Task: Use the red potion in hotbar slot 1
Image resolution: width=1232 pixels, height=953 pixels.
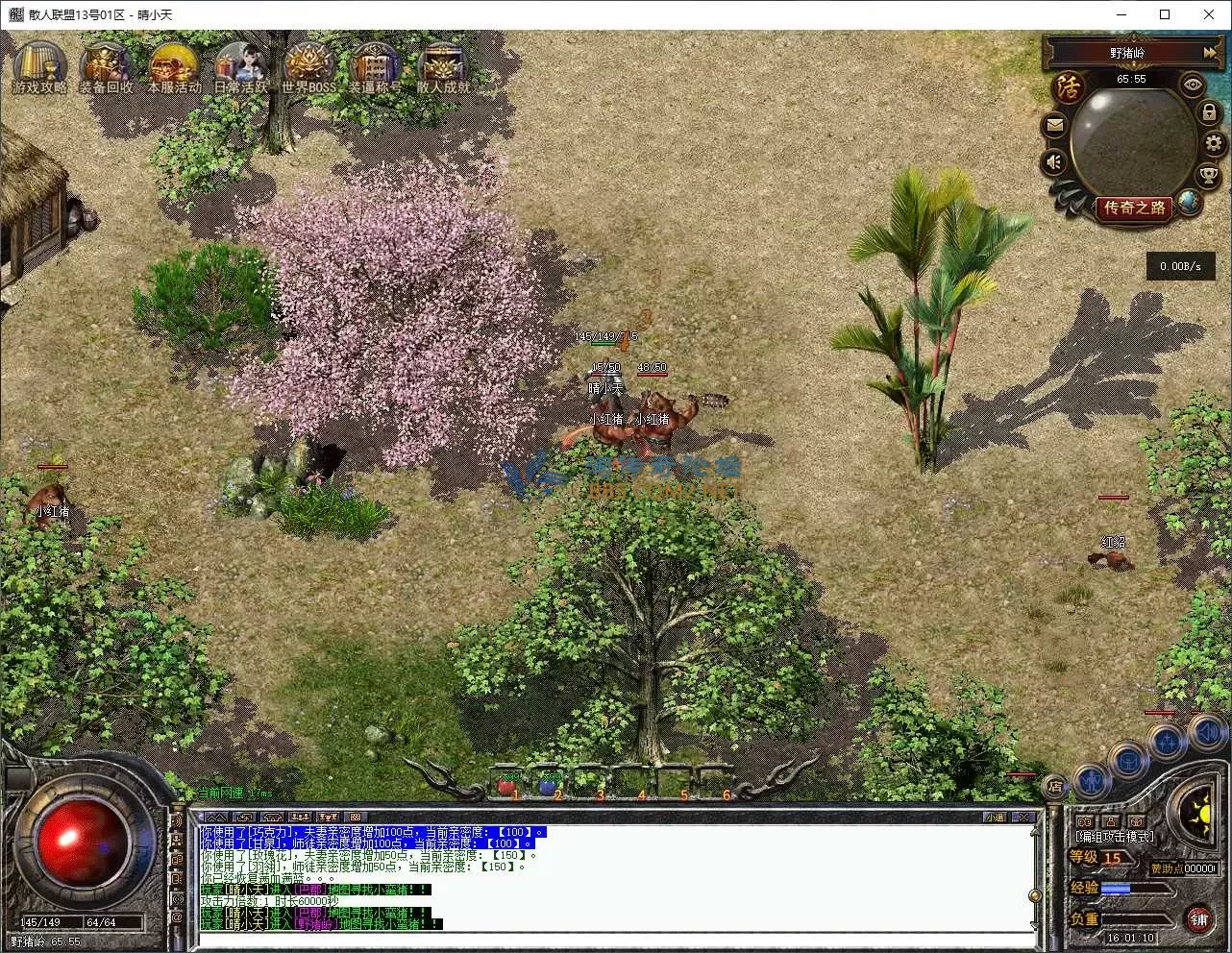Action: 506,785
